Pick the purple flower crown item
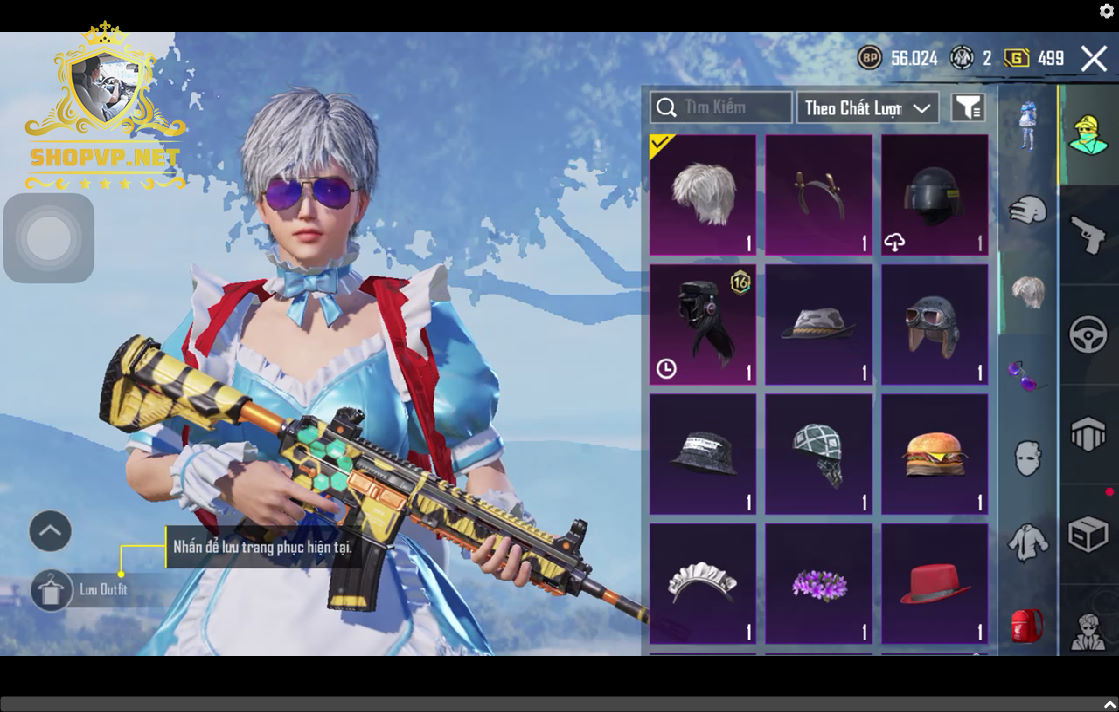This screenshot has width=1119, height=712. [x=819, y=584]
